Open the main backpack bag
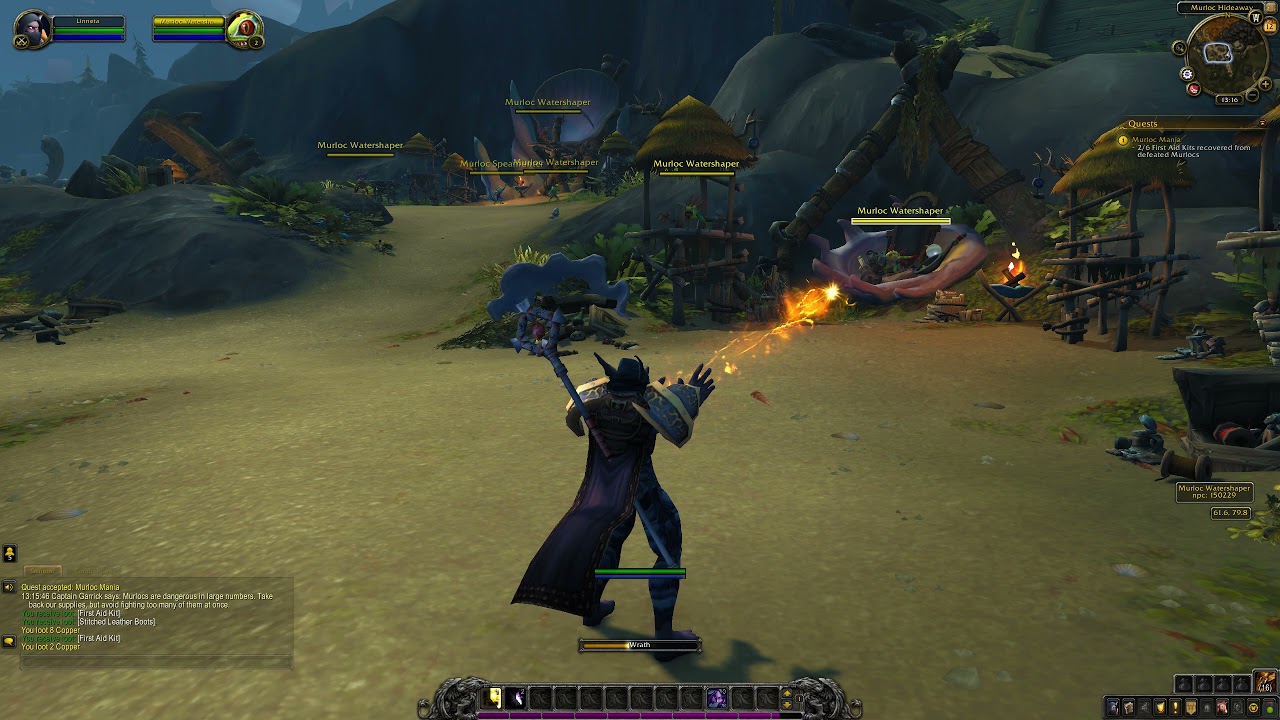This screenshot has width=1280, height=720. coord(1265,683)
